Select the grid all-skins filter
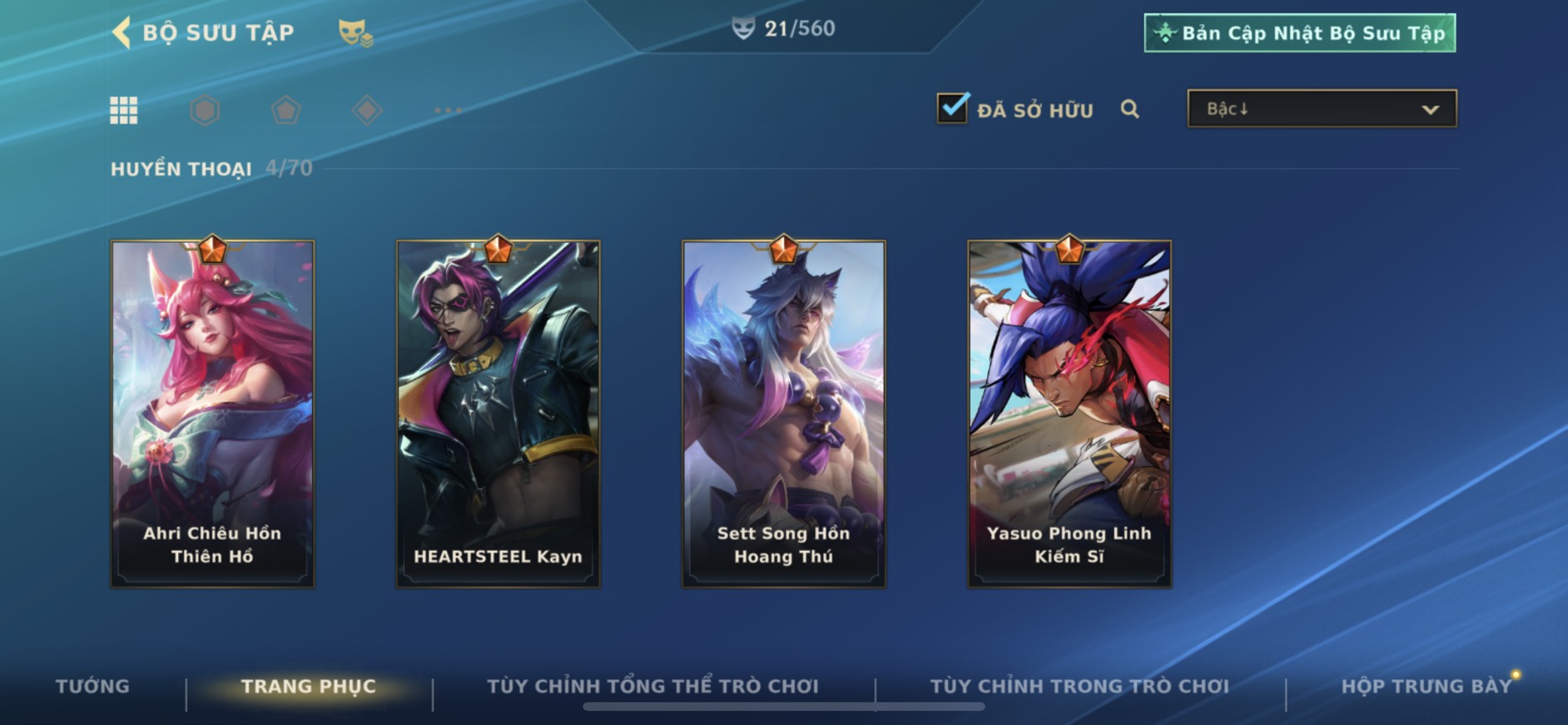 (x=124, y=110)
